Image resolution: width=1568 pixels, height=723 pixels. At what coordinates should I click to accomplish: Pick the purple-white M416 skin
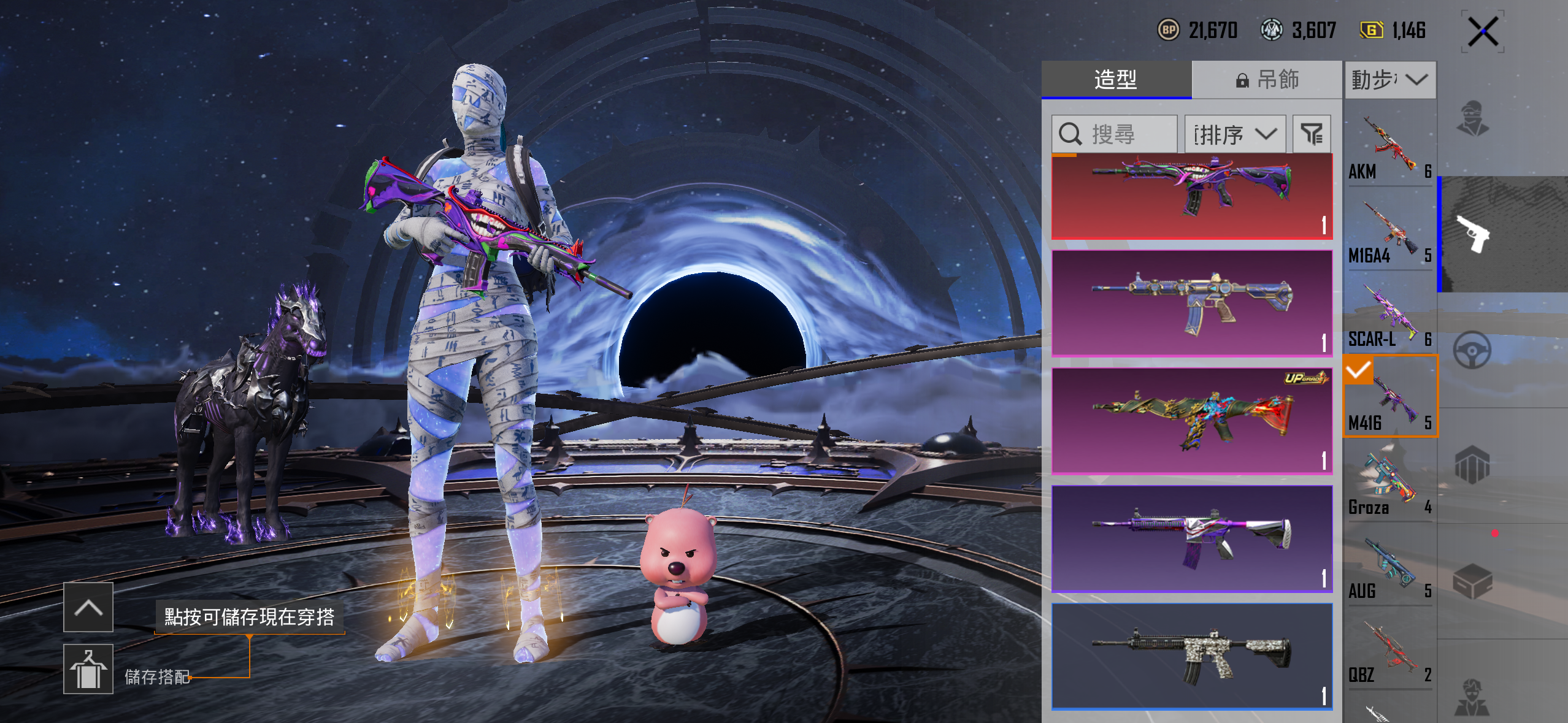(x=1191, y=538)
